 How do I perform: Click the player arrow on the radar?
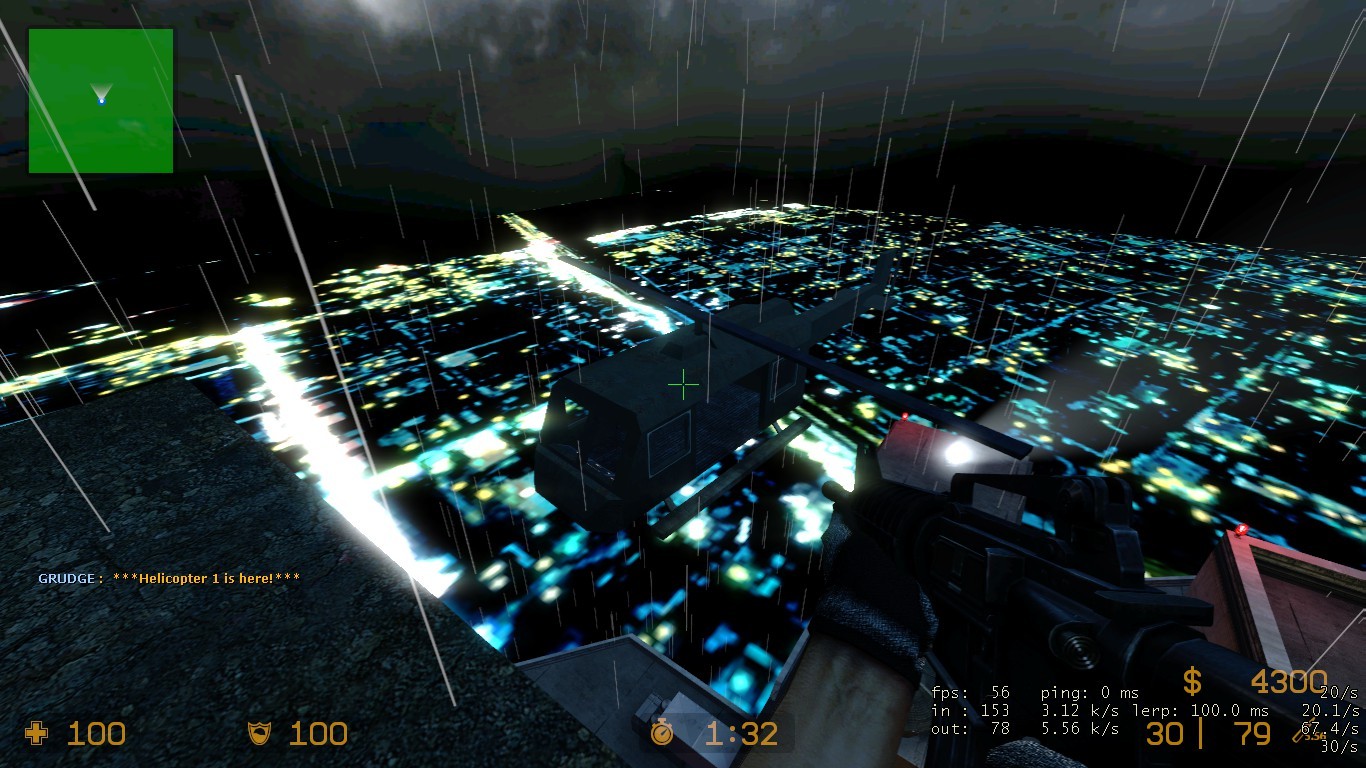tap(100, 90)
